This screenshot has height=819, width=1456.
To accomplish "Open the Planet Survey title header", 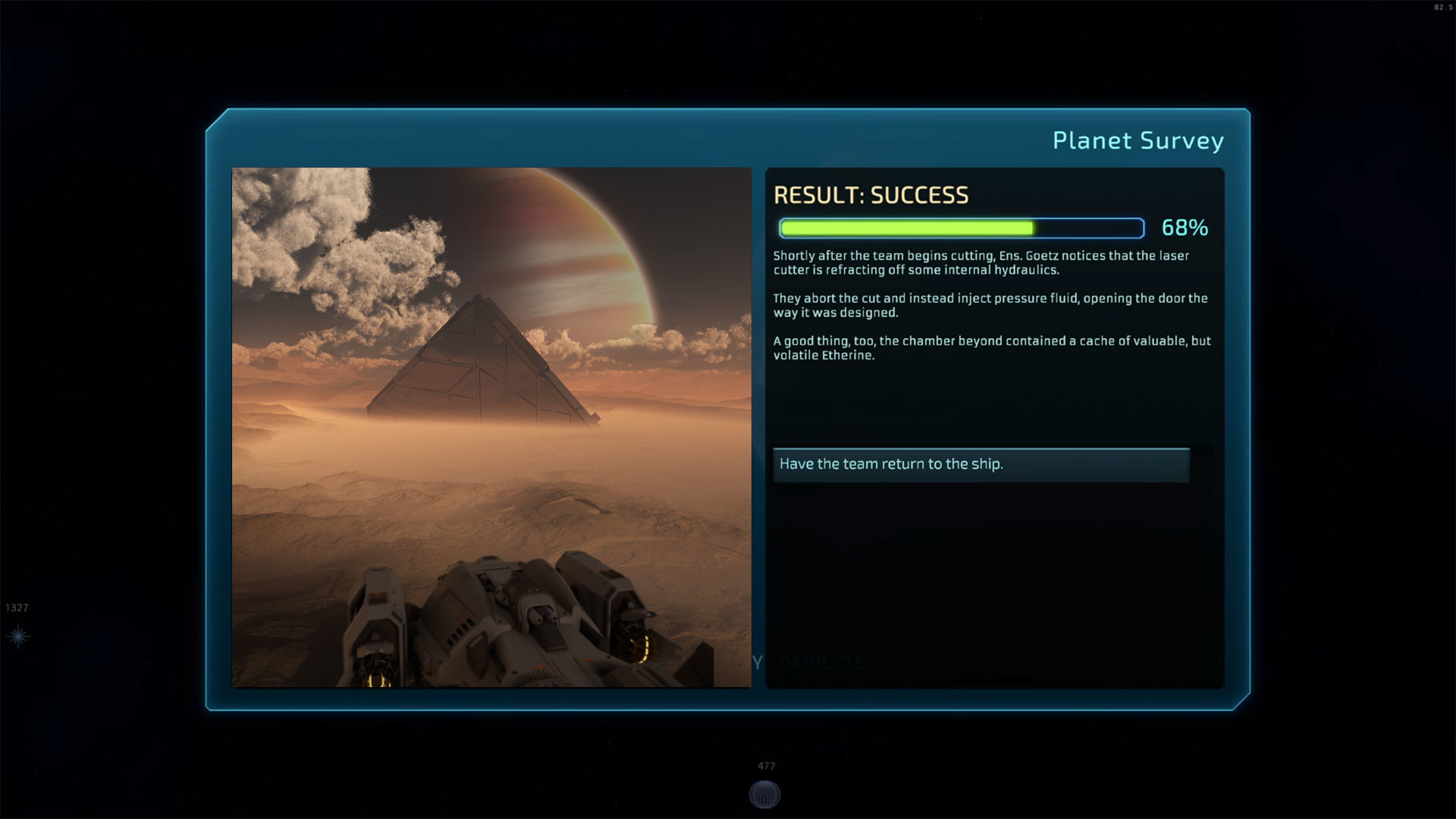I will [x=1138, y=140].
